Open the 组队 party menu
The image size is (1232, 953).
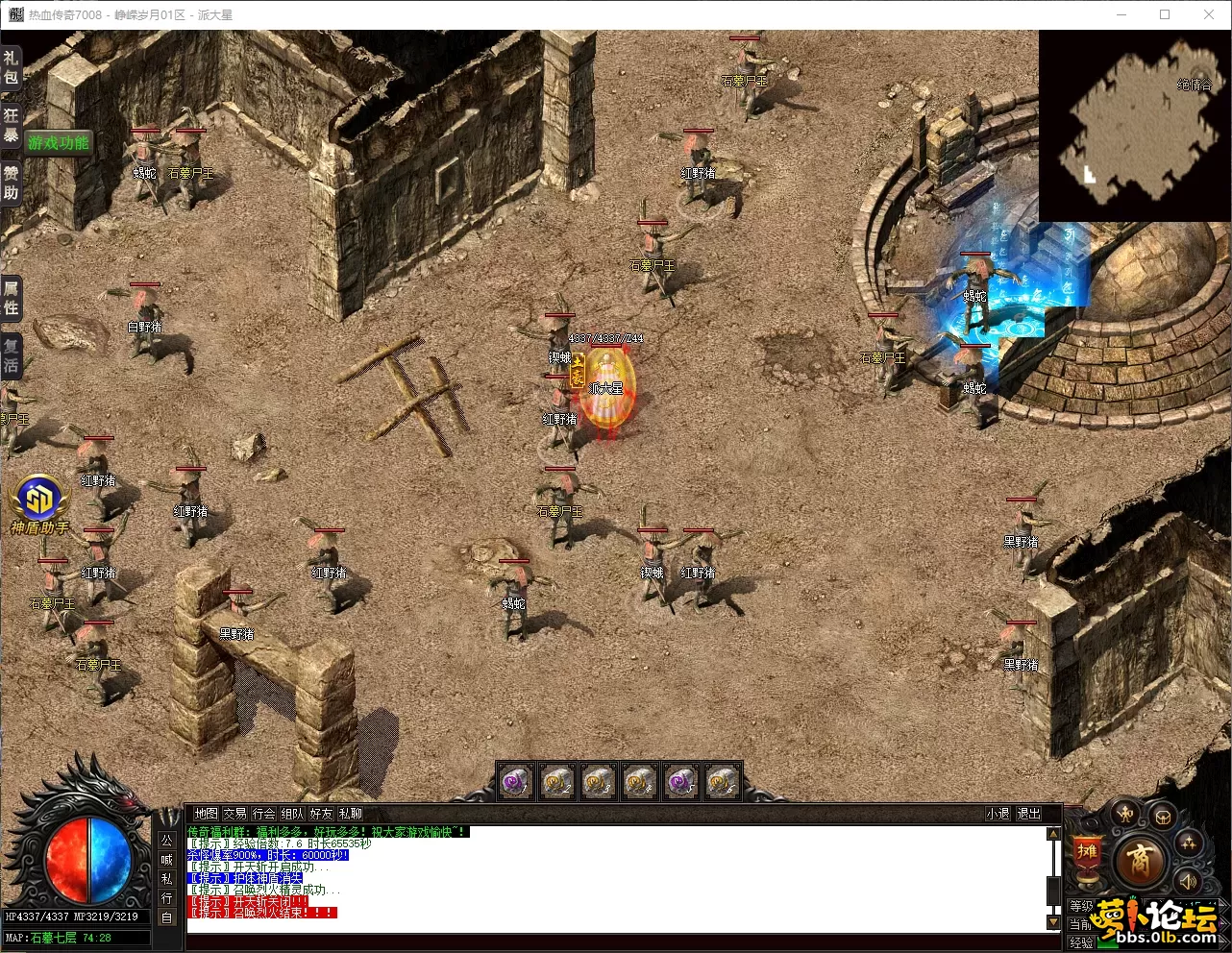point(292,814)
